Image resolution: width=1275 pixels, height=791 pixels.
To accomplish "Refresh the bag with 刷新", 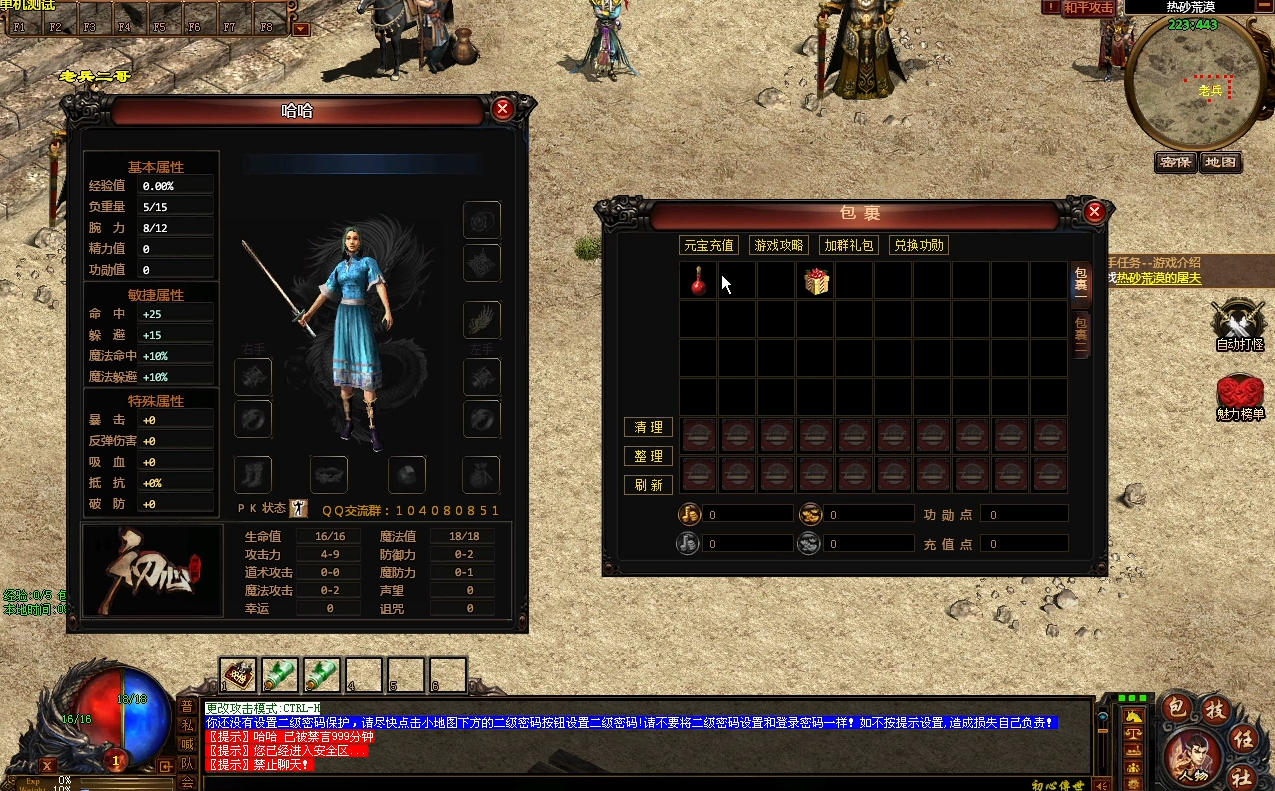I will click(648, 485).
